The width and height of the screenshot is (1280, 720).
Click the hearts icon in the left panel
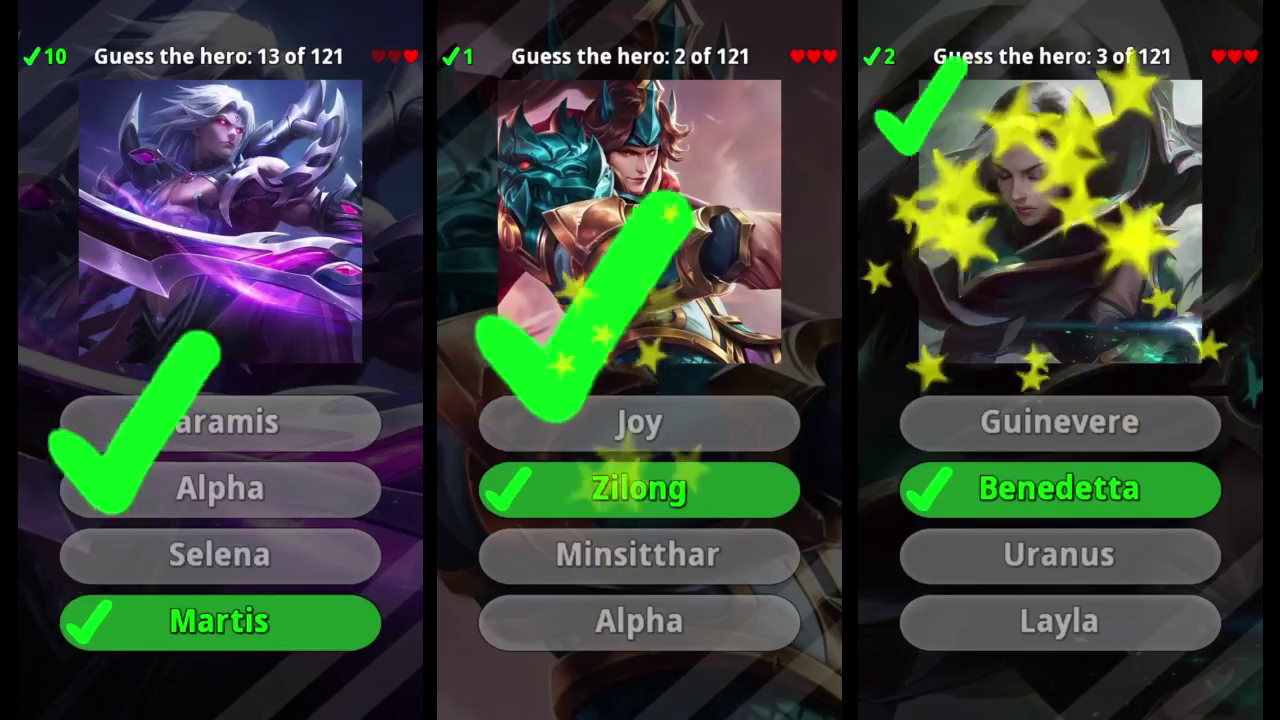coord(396,56)
